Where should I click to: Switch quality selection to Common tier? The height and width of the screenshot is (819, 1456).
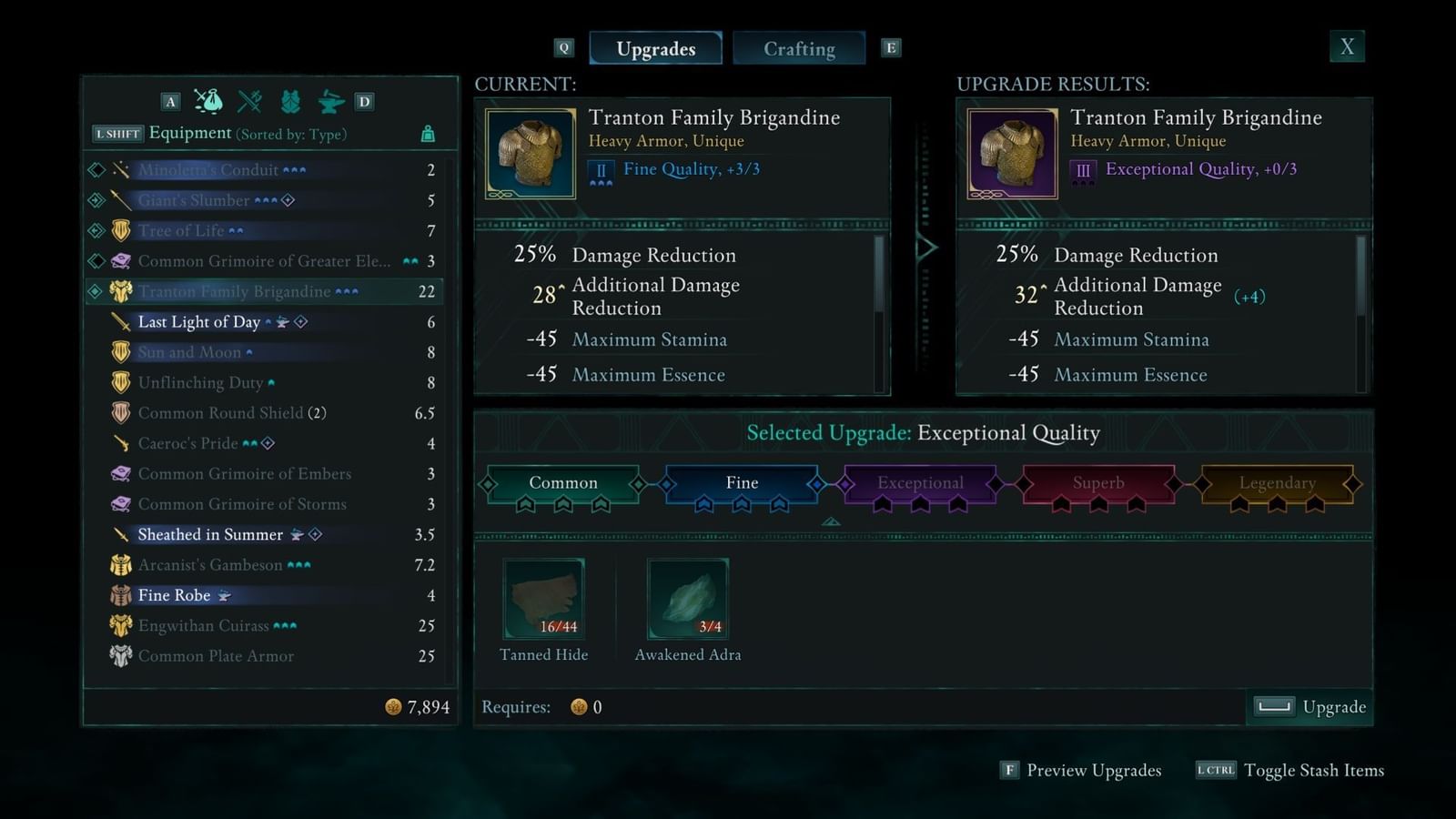coord(562,483)
